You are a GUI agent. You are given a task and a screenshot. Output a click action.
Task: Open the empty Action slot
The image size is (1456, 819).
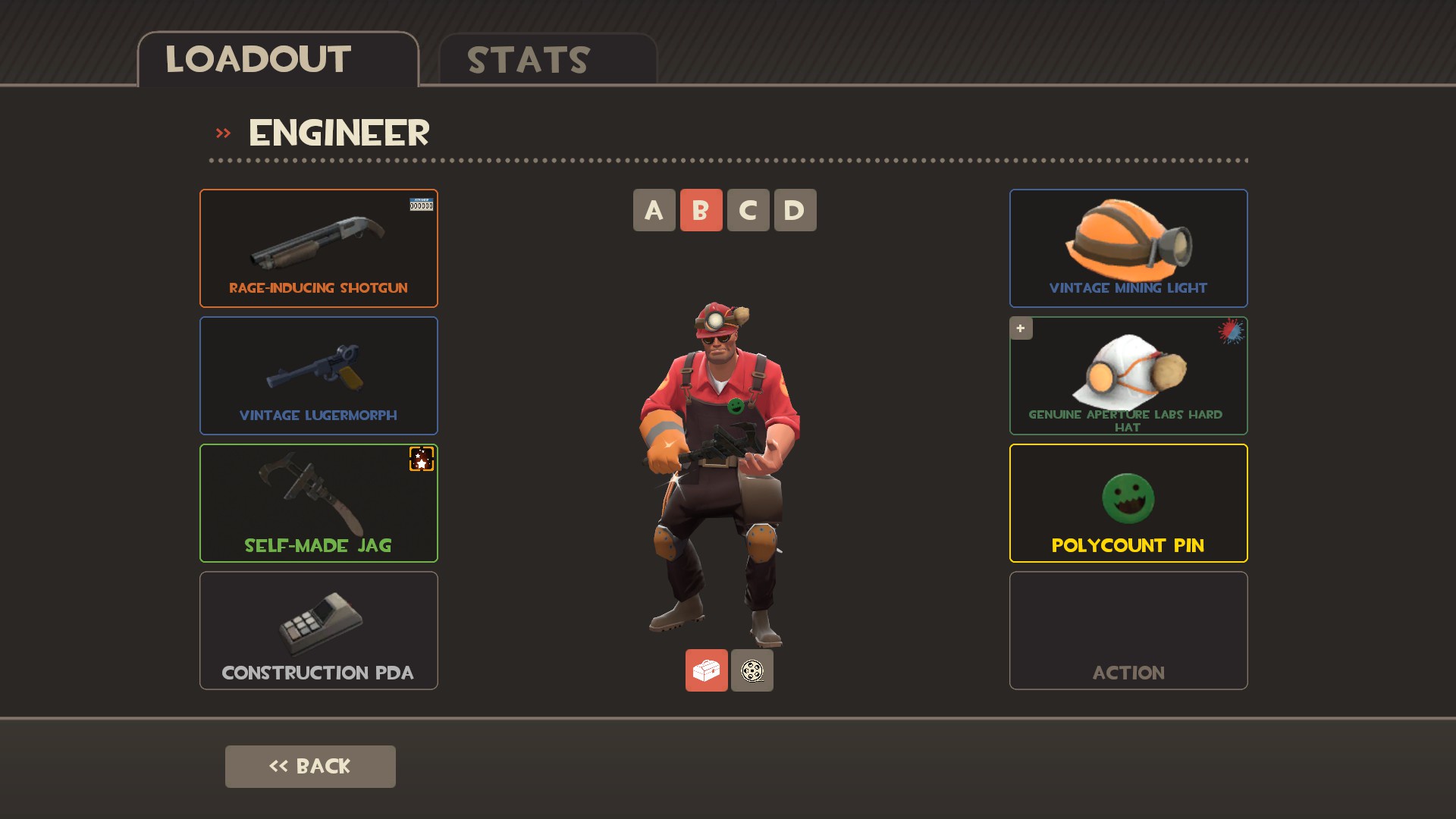pos(1128,630)
